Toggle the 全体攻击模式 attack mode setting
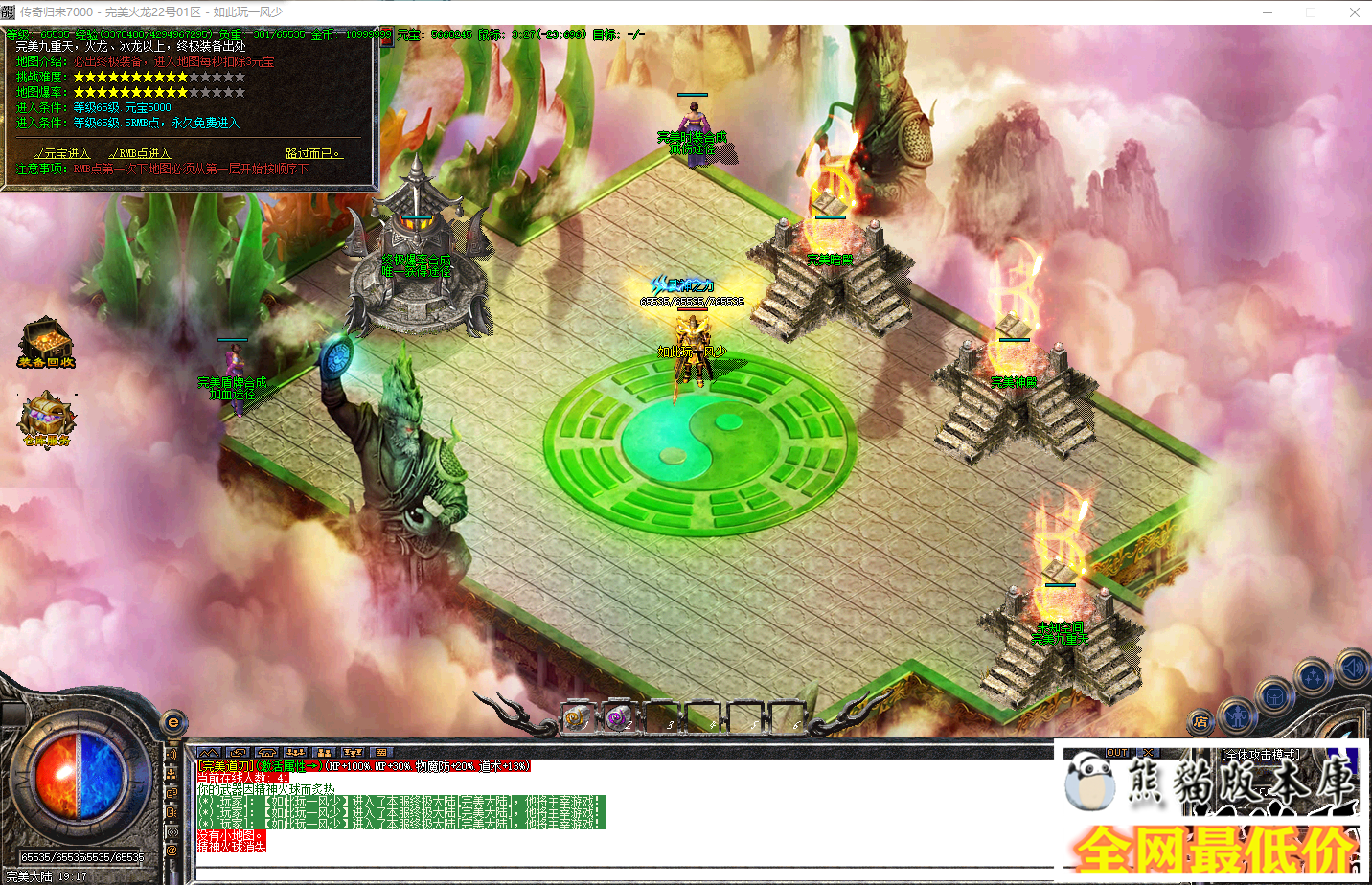Viewport: 1372px width, 885px height. (x=1261, y=754)
